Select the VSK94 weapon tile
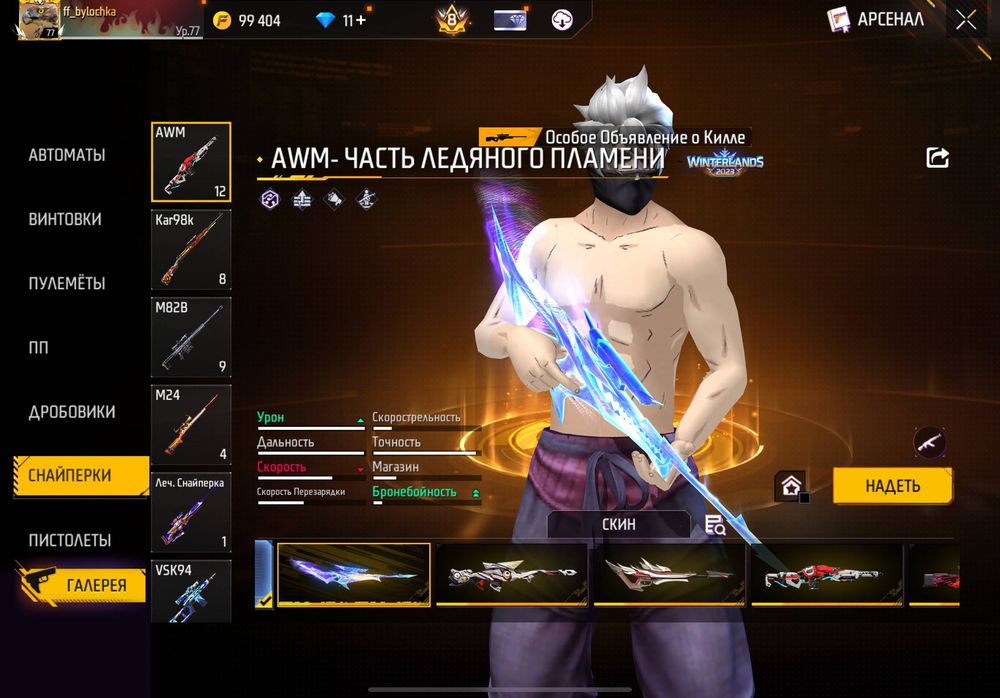The height and width of the screenshot is (698, 1000). point(191,590)
